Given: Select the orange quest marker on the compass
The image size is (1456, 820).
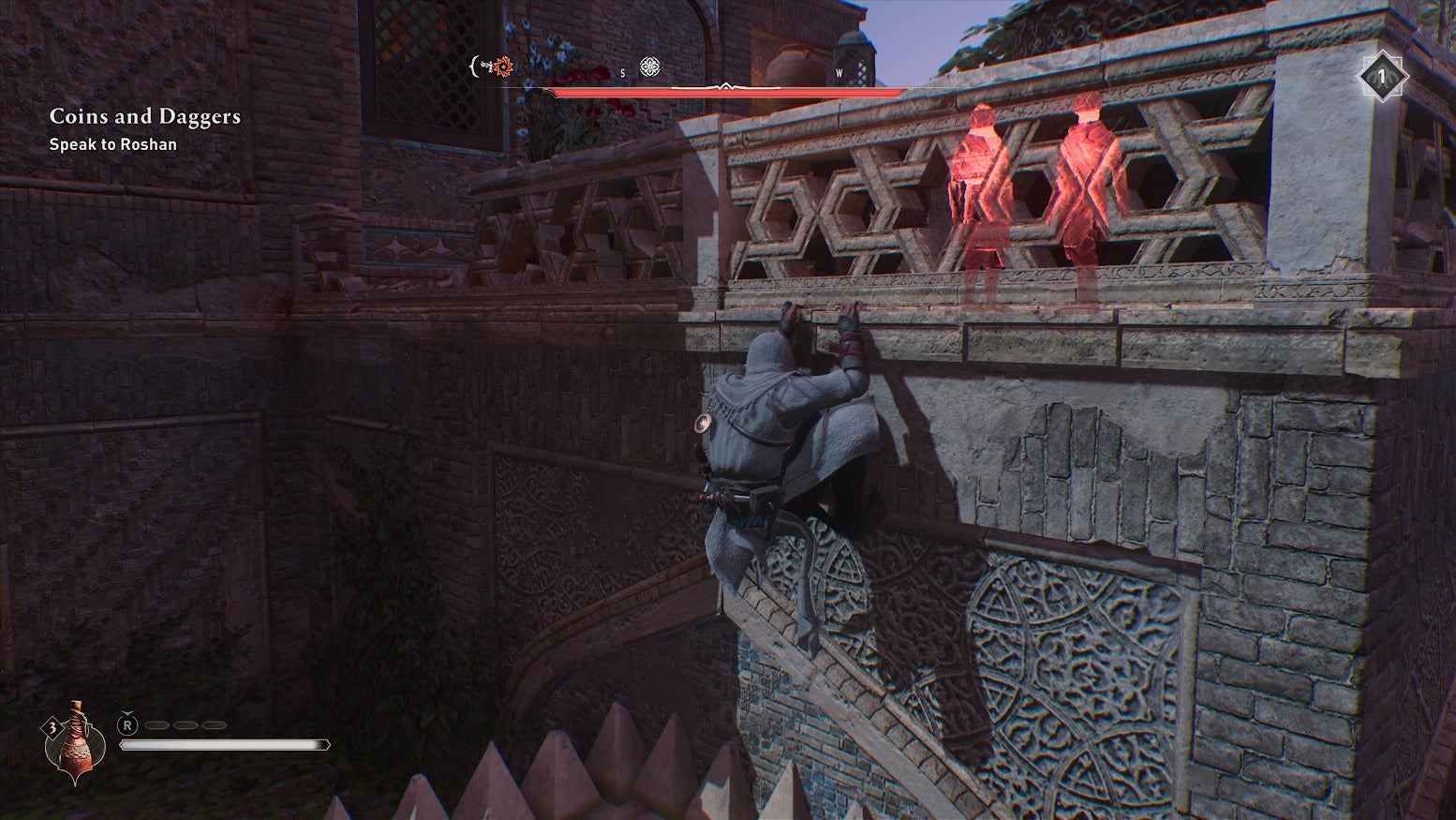Looking at the screenshot, I should pos(503,67).
